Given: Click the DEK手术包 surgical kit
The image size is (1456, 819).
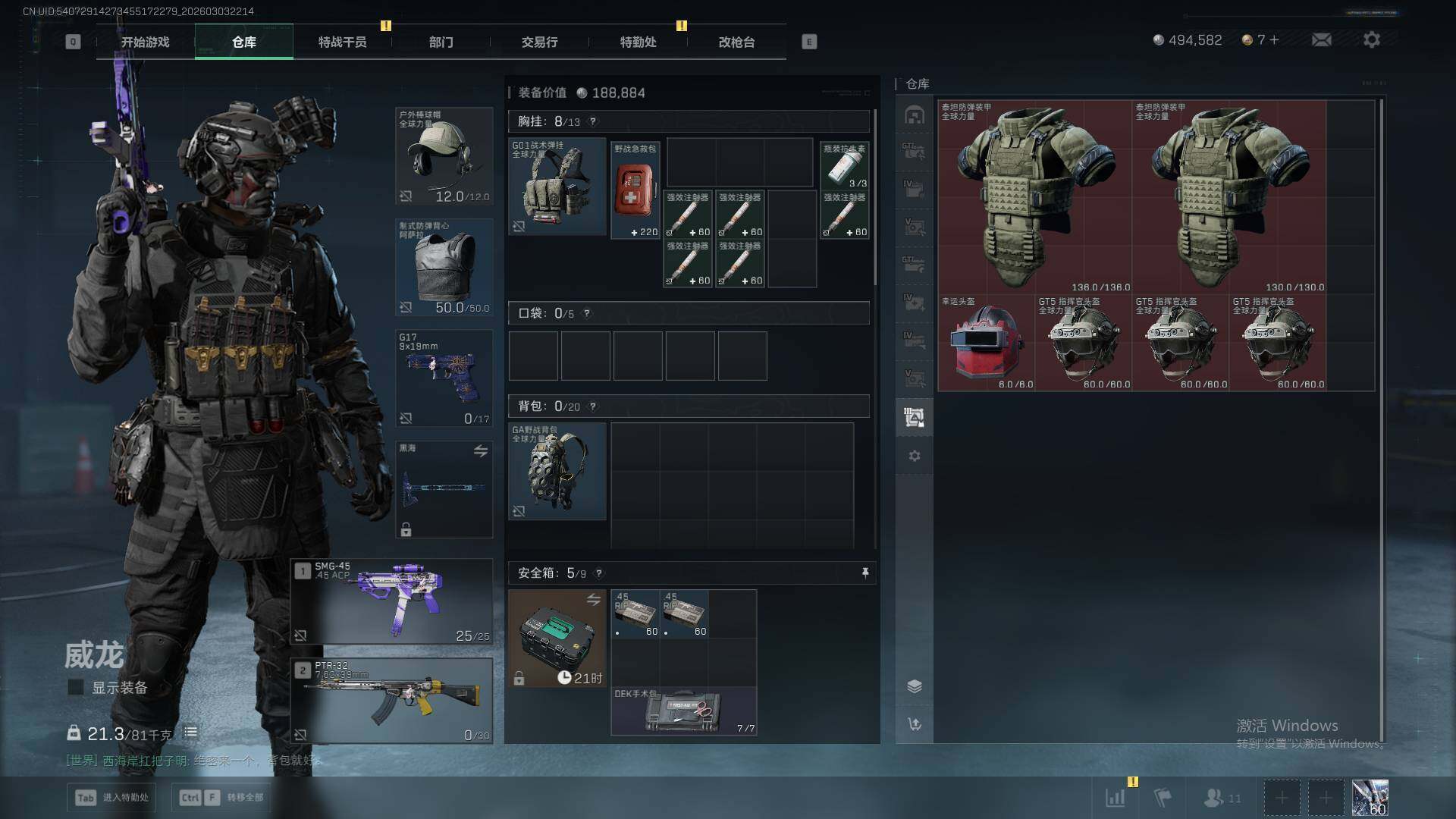Looking at the screenshot, I should click(683, 711).
